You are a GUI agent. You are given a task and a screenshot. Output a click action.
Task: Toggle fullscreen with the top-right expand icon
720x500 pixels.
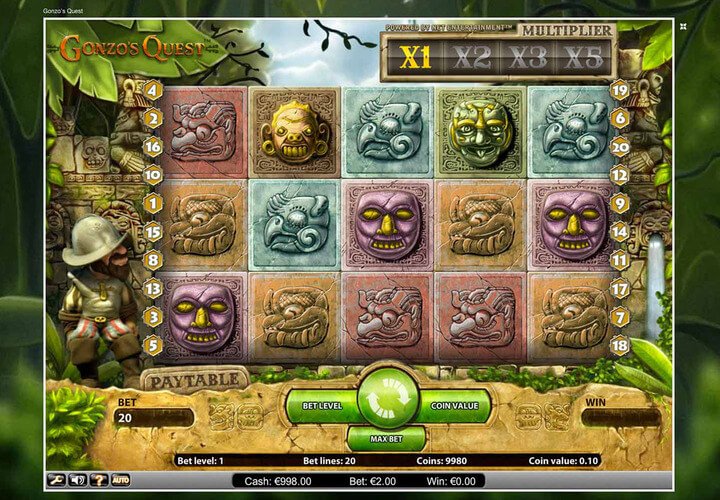[x=683, y=27]
